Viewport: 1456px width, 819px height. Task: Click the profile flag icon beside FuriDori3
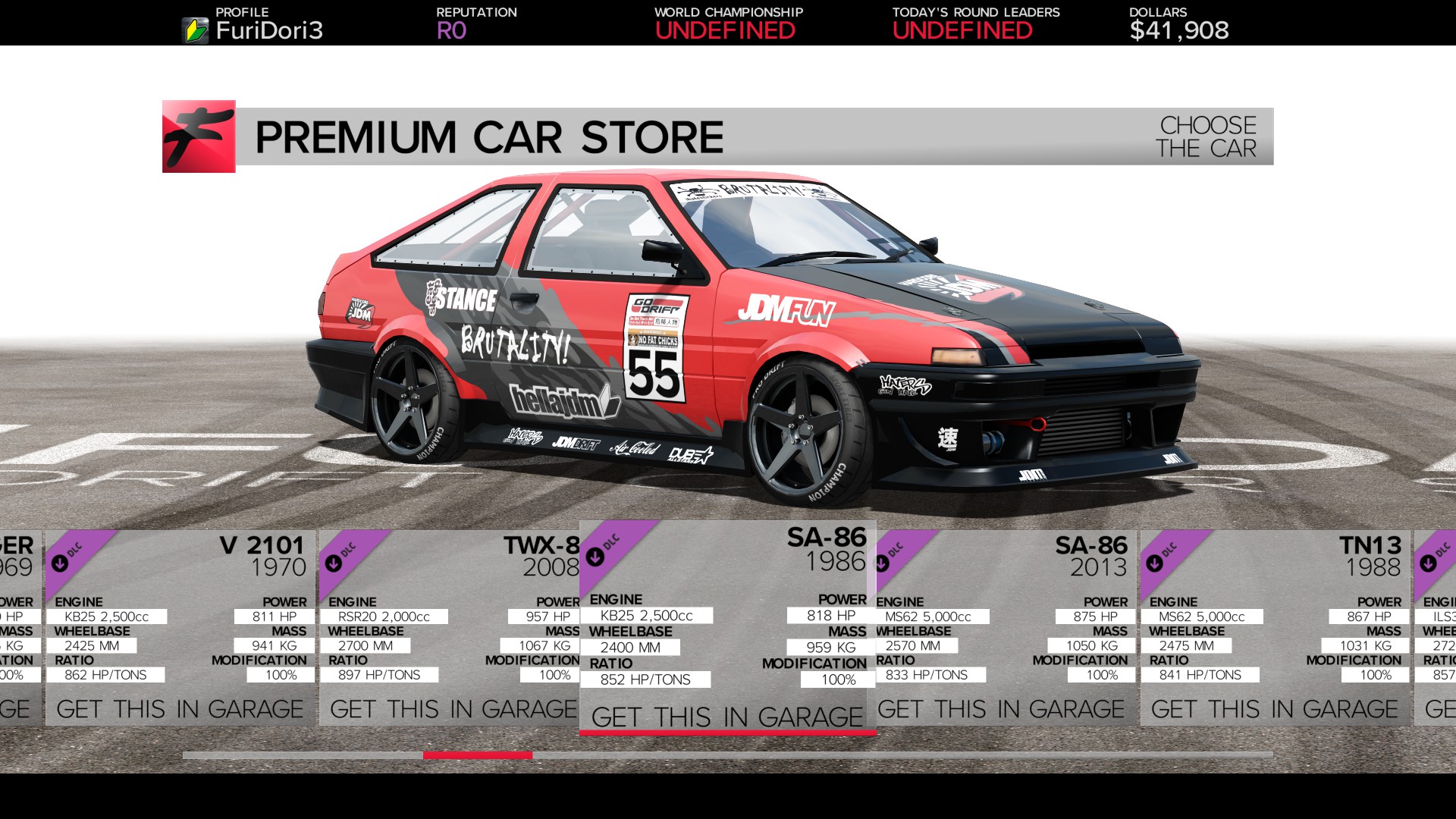pyautogui.click(x=196, y=30)
